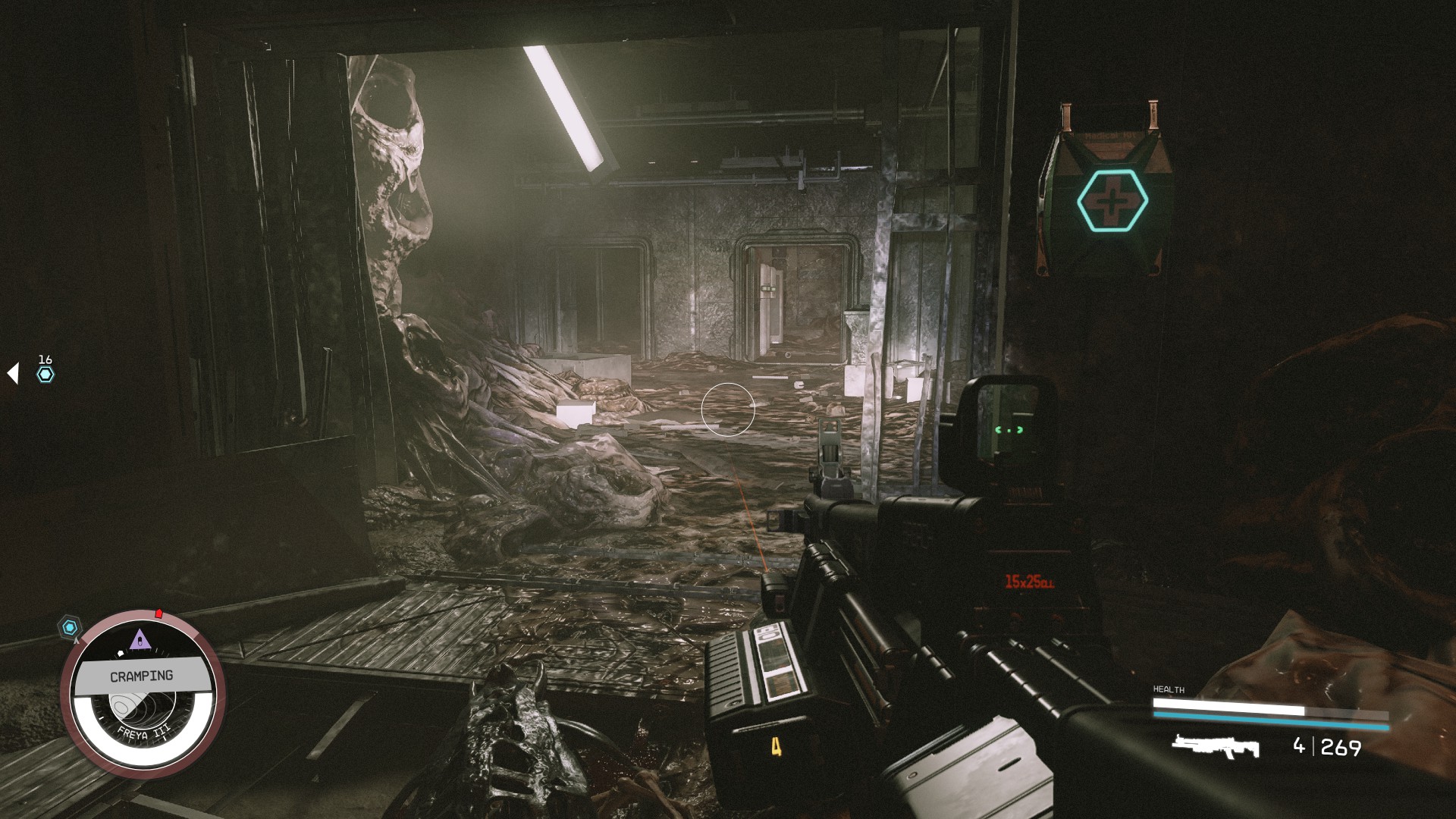Click the small cyan hexagon beside the compass
This screenshot has width=1456, height=819.
click(70, 626)
